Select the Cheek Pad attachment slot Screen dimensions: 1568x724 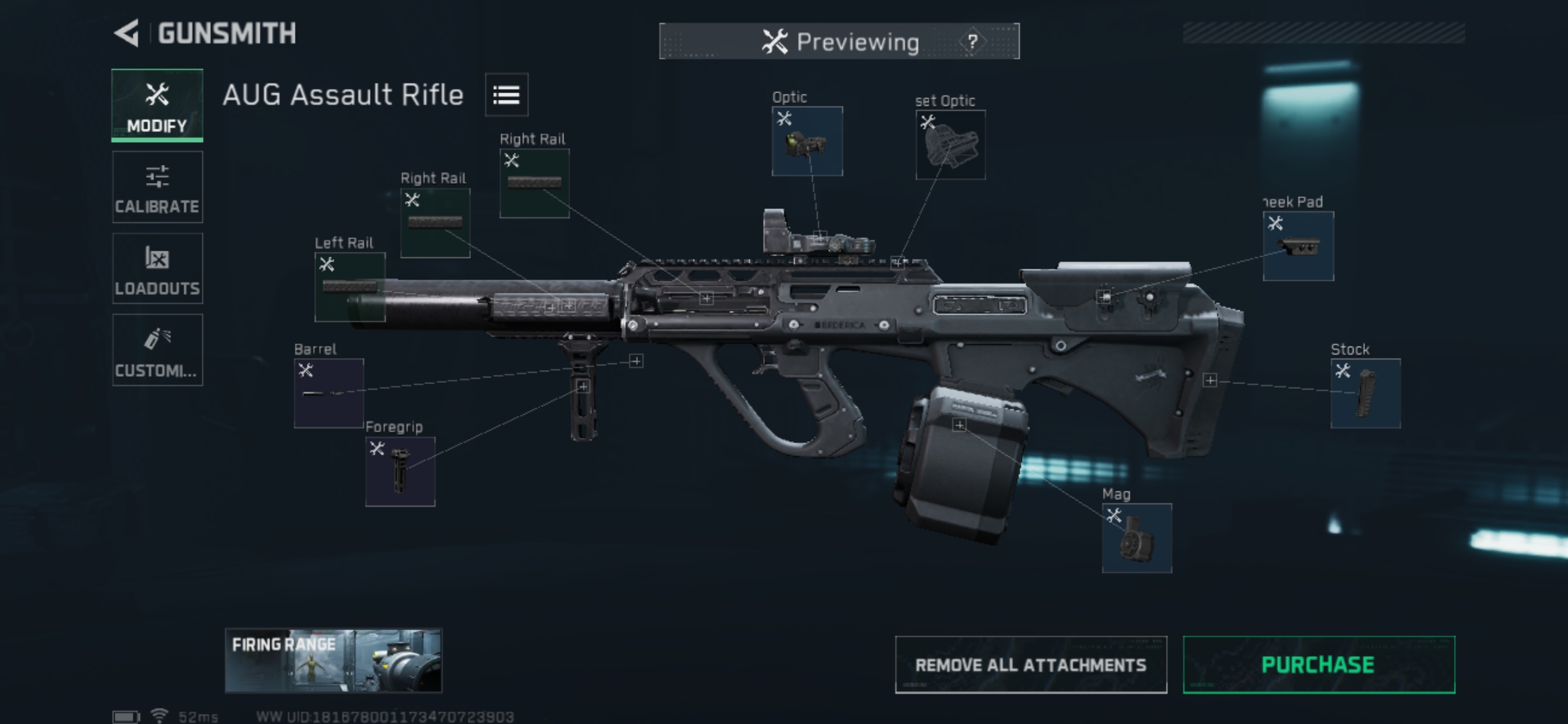(1298, 246)
